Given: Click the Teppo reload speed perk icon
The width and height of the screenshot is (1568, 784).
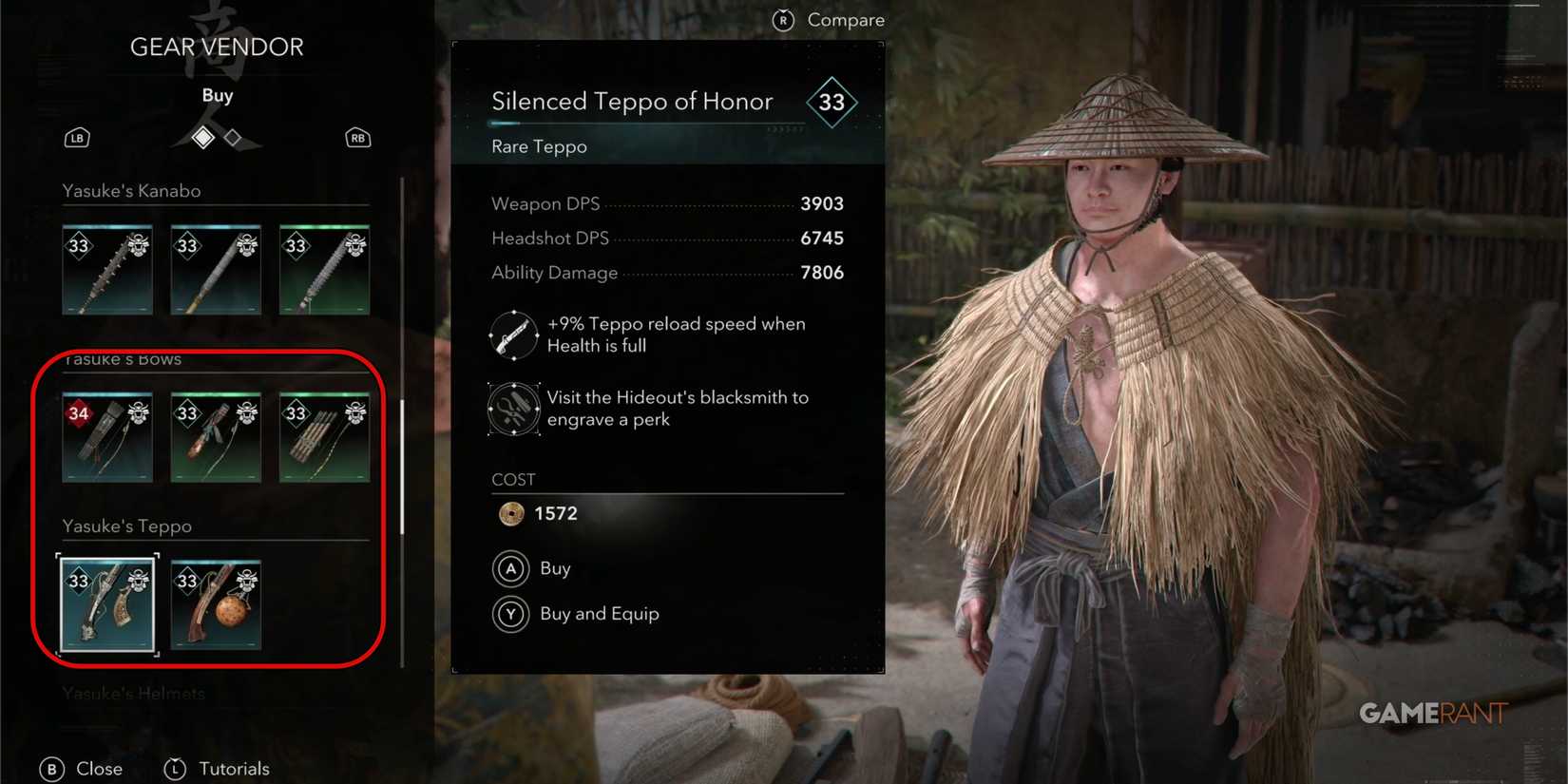Looking at the screenshot, I should coord(513,335).
